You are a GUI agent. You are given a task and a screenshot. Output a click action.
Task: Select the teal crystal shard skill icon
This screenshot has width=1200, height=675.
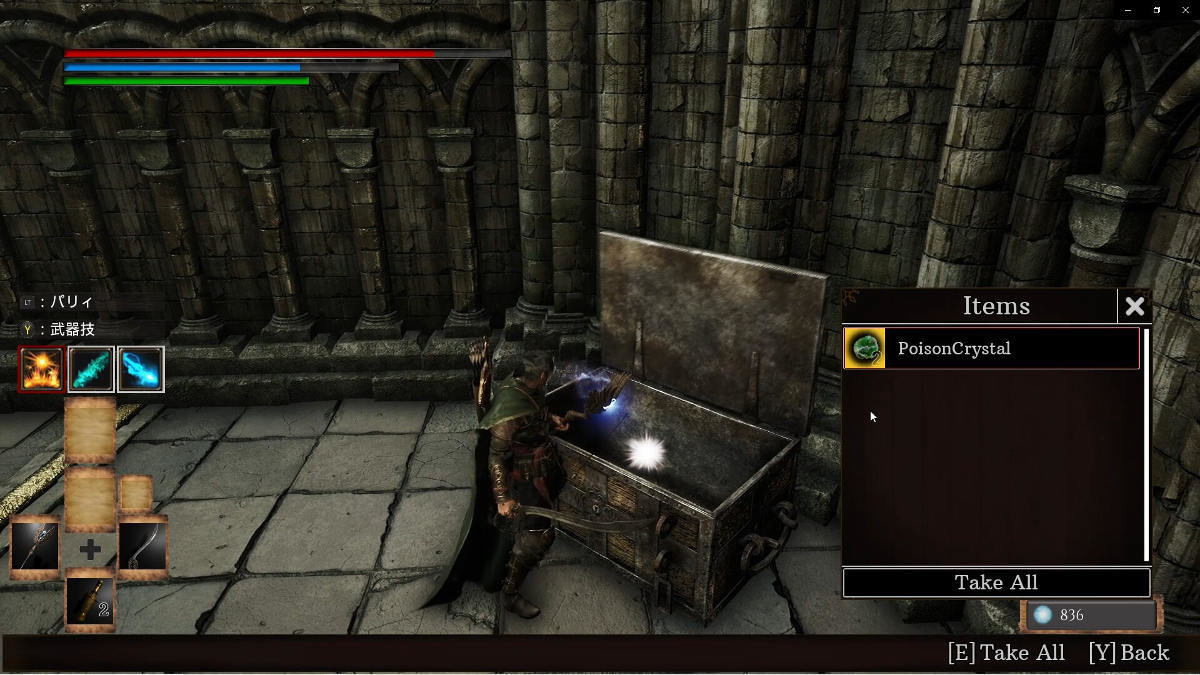[91, 369]
